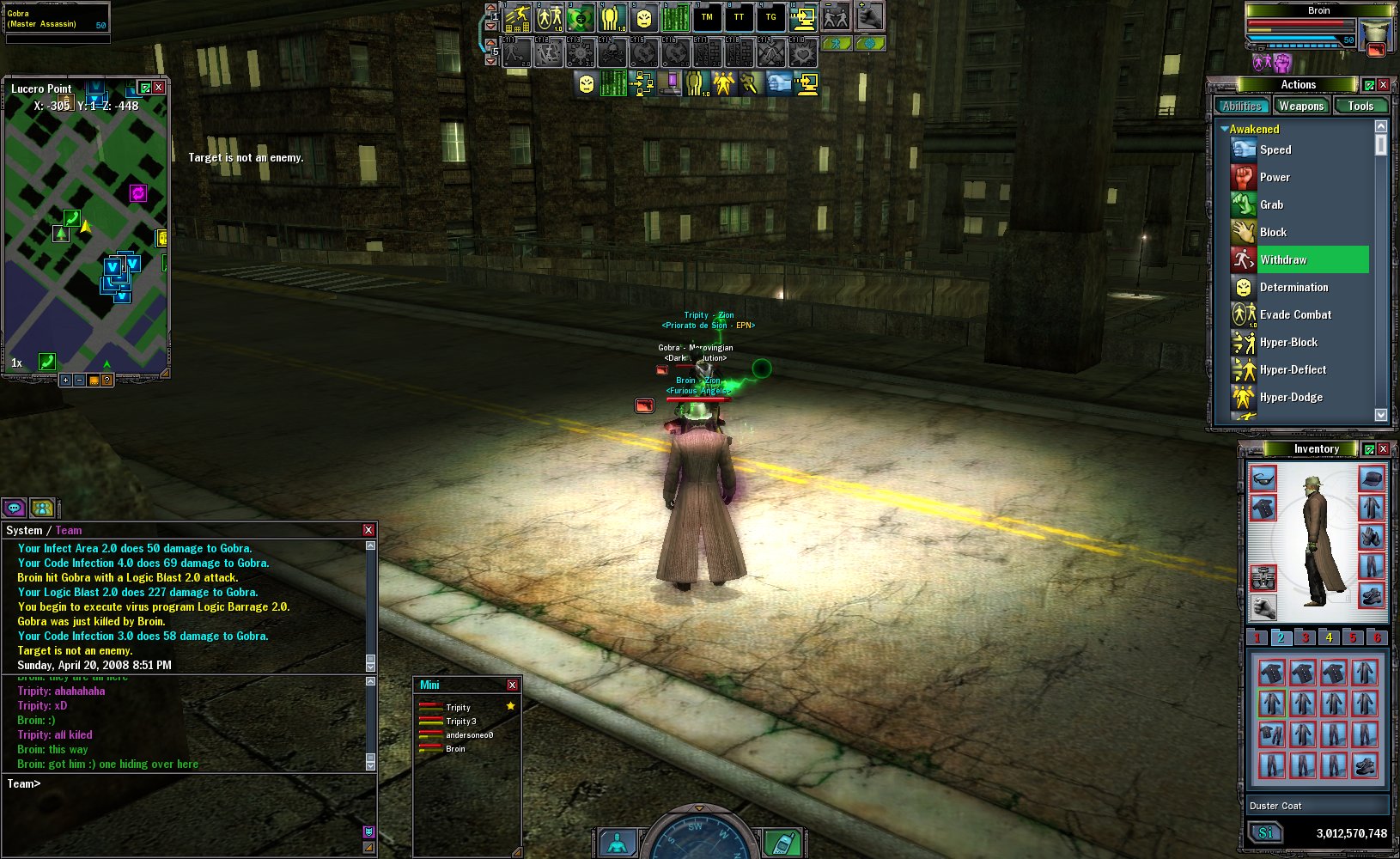Switch to inventory page 4
Image resolution: width=1400 pixels, height=859 pixels.
[x=1329, y=637]
